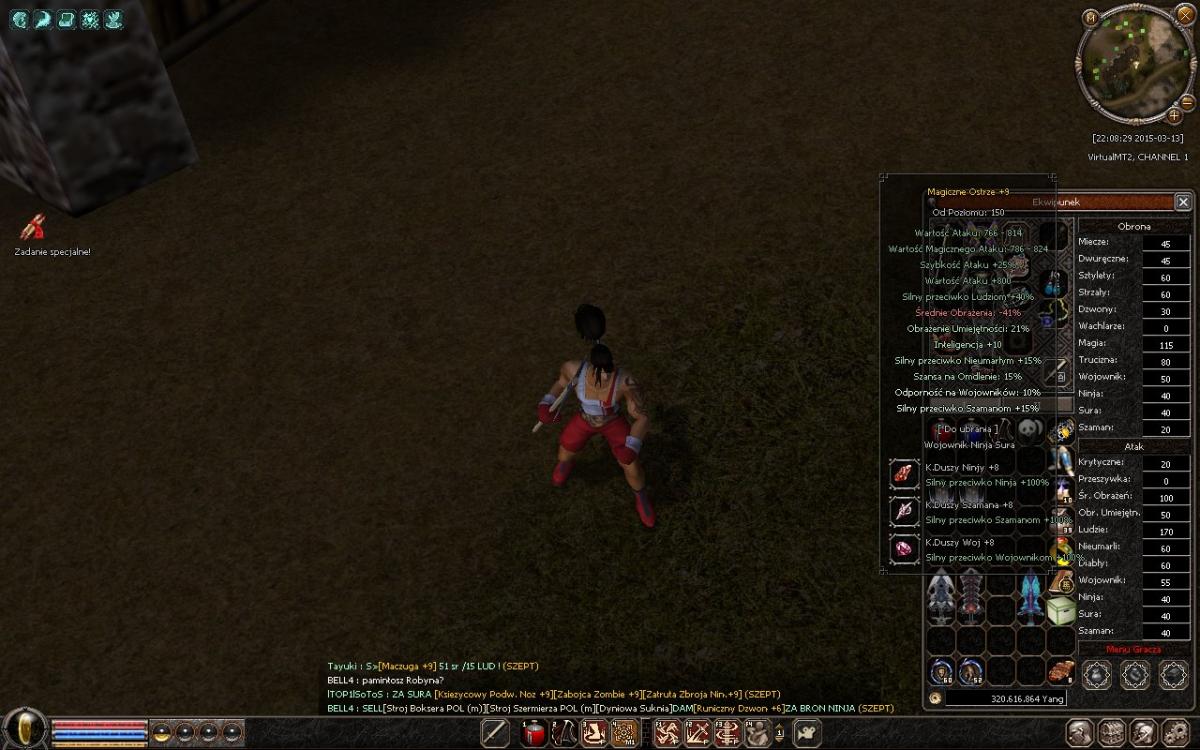This screenshot has width=1200, height=750.
Task: Zoom out the minimap with the minus button
Action: tap(1187, 102)
